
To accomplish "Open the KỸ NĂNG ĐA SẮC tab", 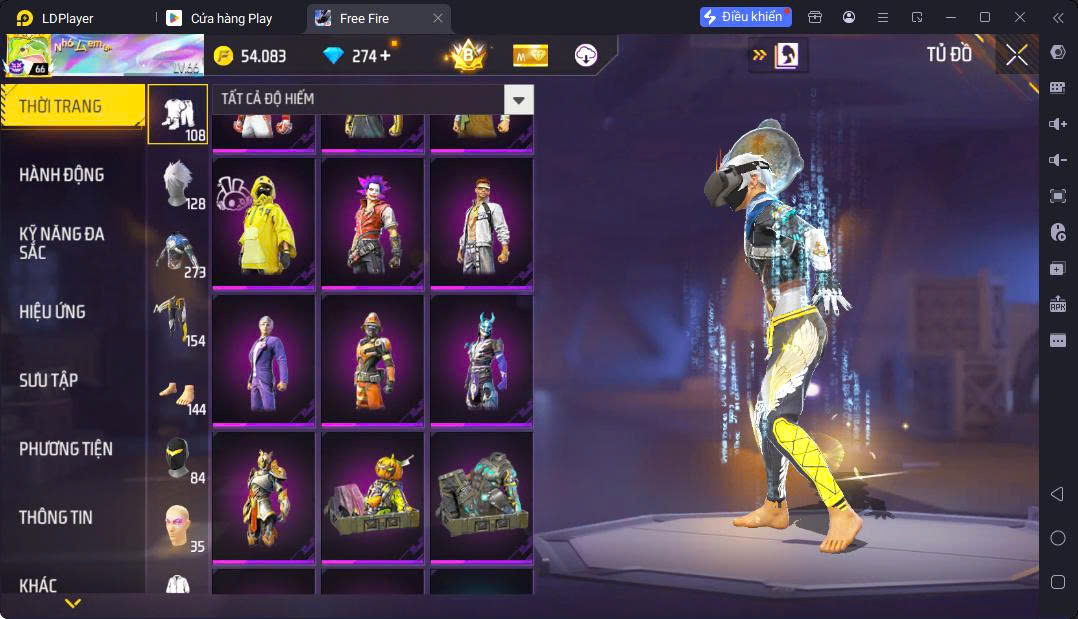I will 62,243.
